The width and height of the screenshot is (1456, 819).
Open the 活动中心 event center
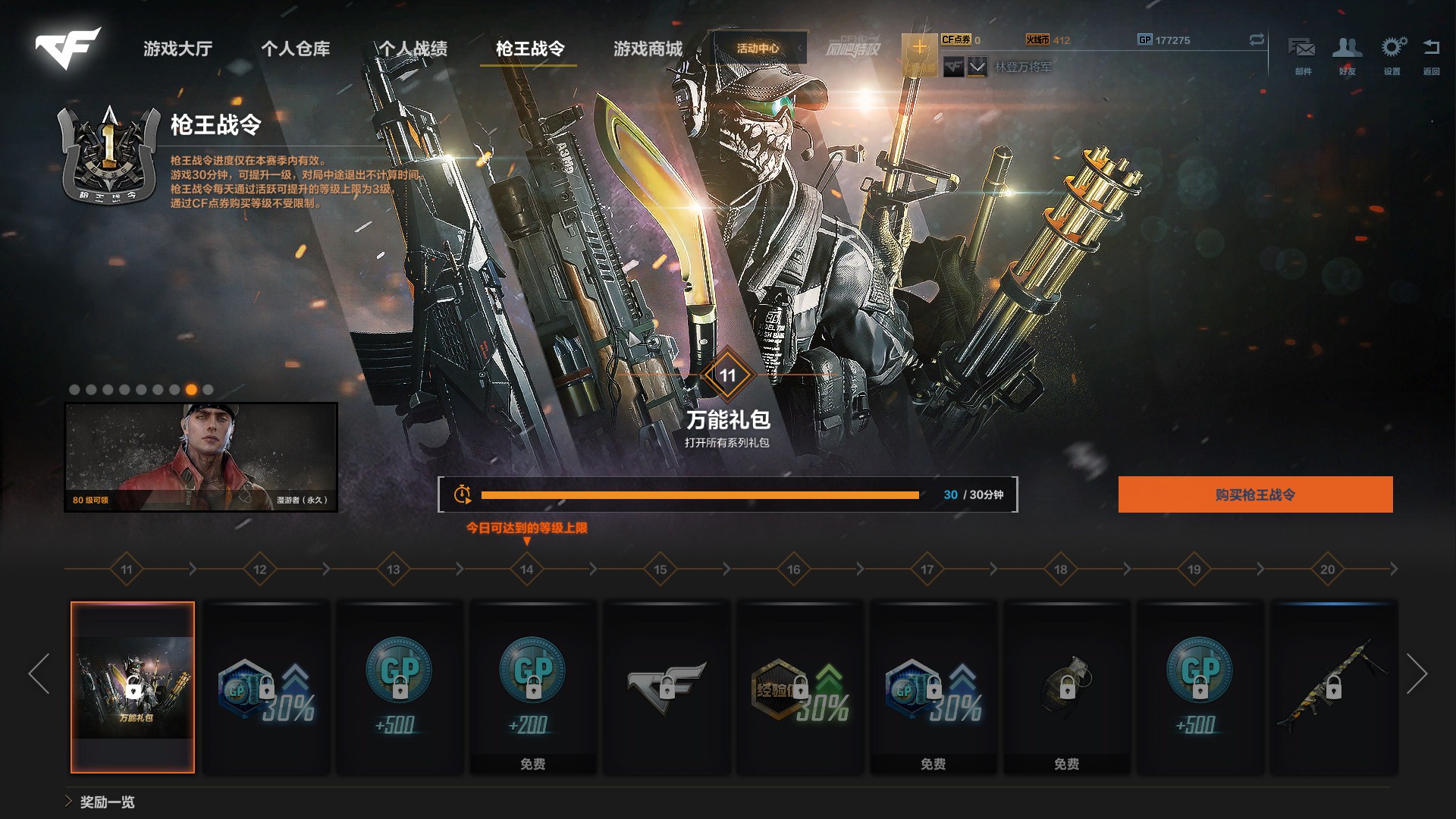point(758,49)
